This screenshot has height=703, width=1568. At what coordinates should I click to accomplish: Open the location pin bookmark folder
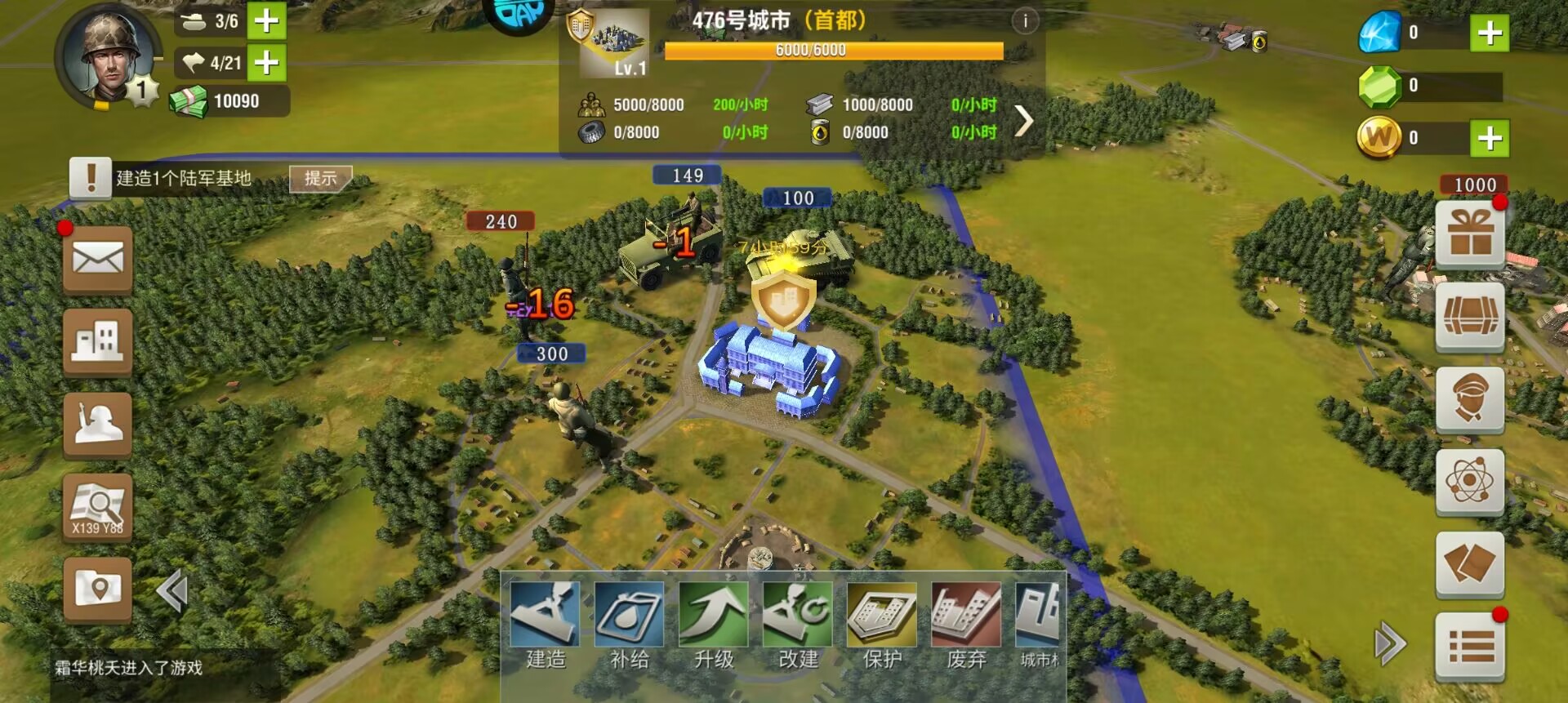click(98, 590)
